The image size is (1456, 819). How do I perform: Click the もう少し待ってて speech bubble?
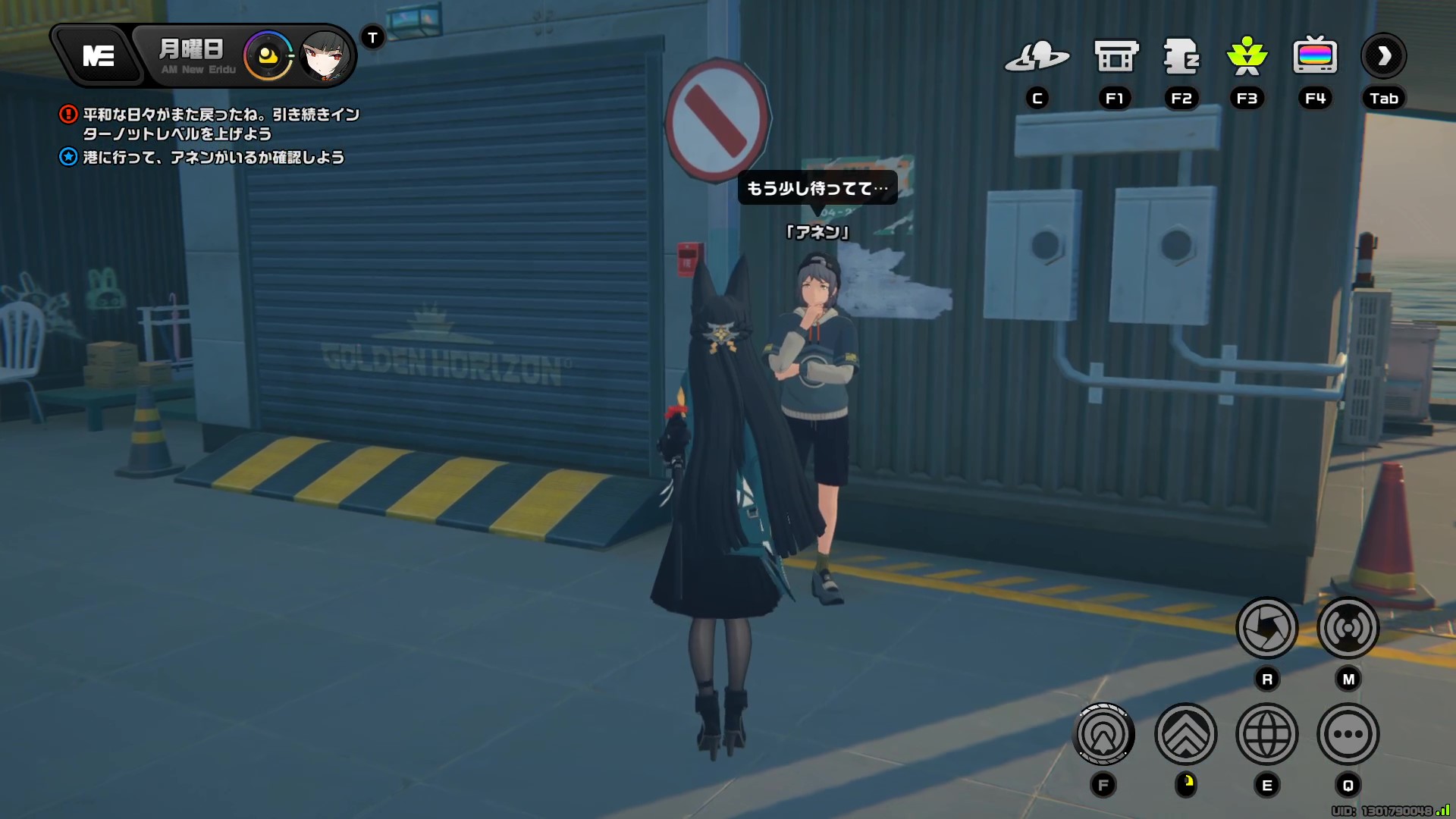tap(817, 188)
